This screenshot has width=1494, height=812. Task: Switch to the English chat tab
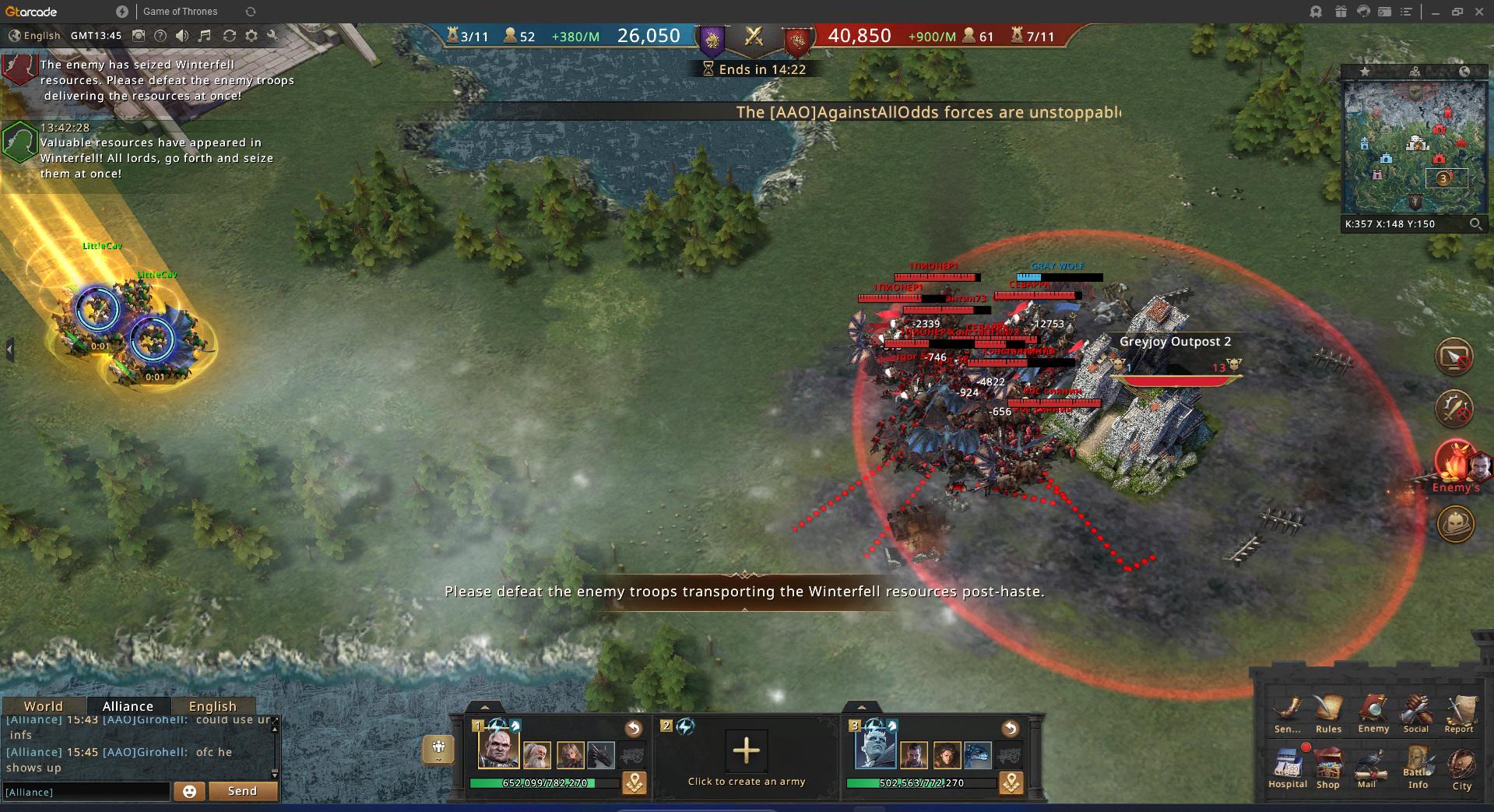[212, 706]
